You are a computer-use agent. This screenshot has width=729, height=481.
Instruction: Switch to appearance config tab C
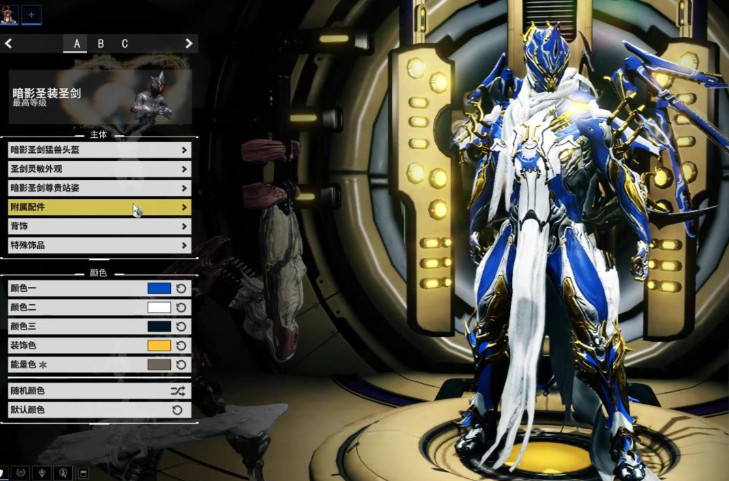(x=125, y=44)
